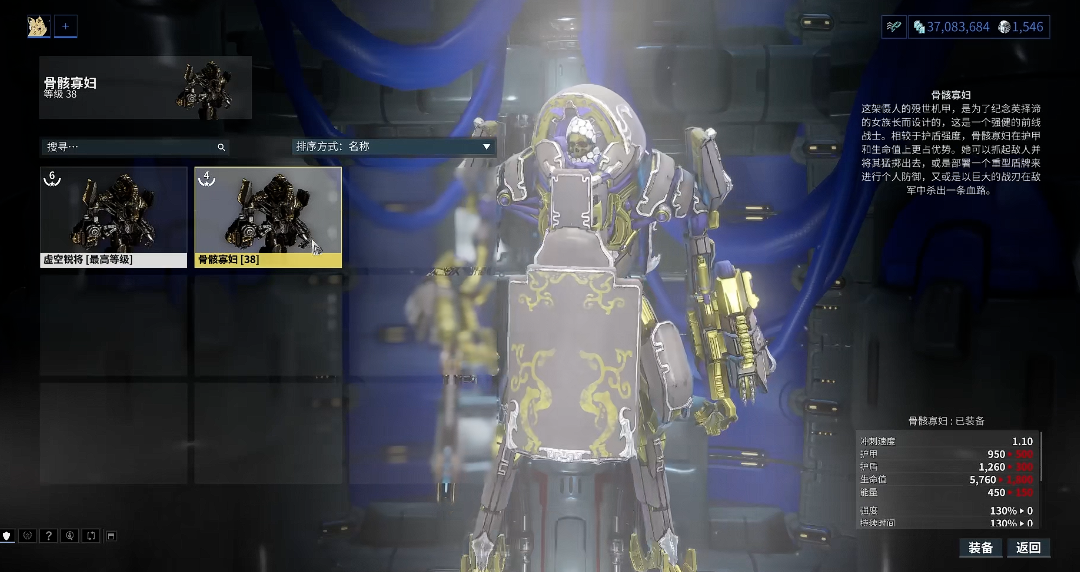Open the 排序方式 sort dropdown
Screen dimensions: 1080x572
pyautogui.click(x=394, y=147)
